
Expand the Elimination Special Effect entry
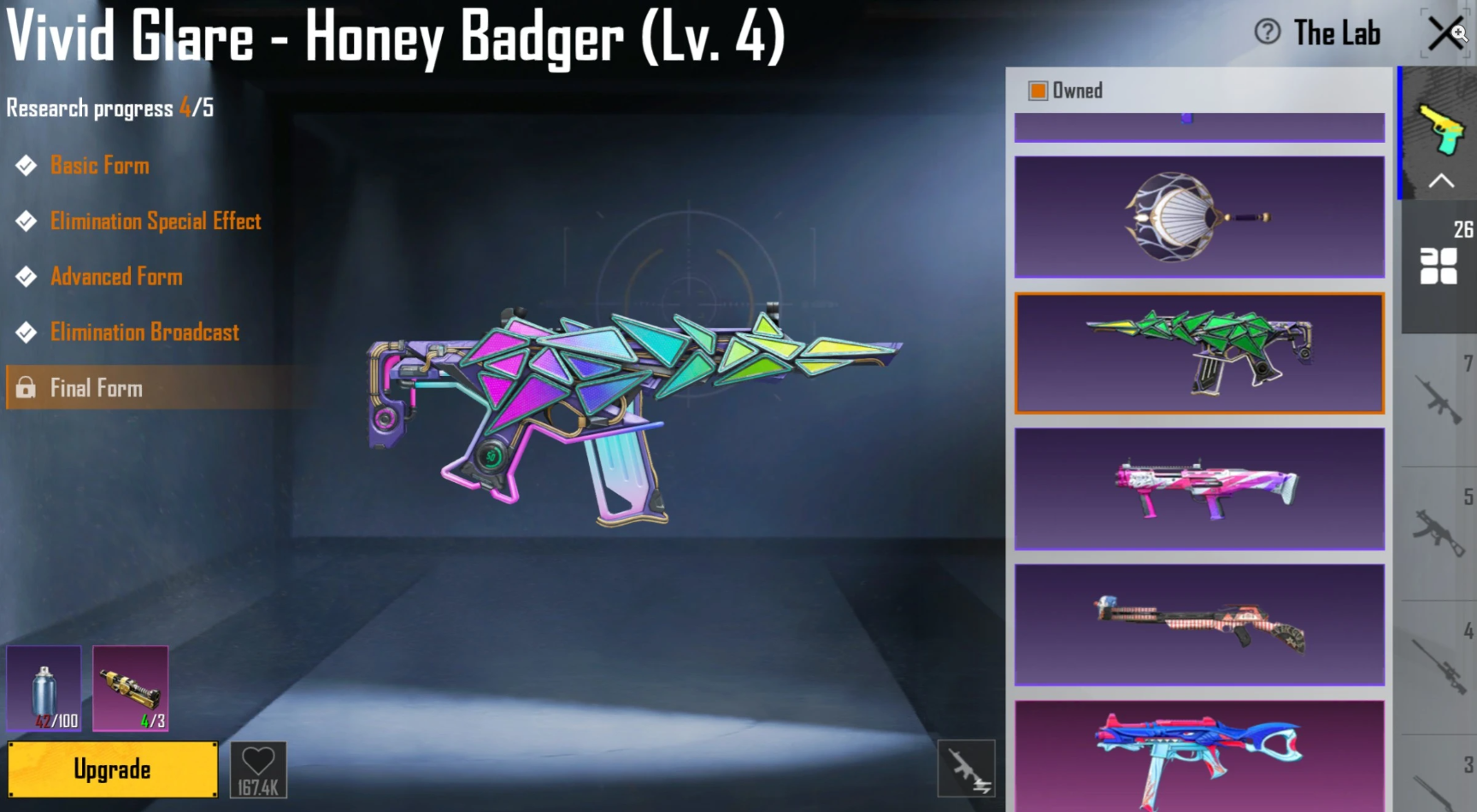point(156,221)
